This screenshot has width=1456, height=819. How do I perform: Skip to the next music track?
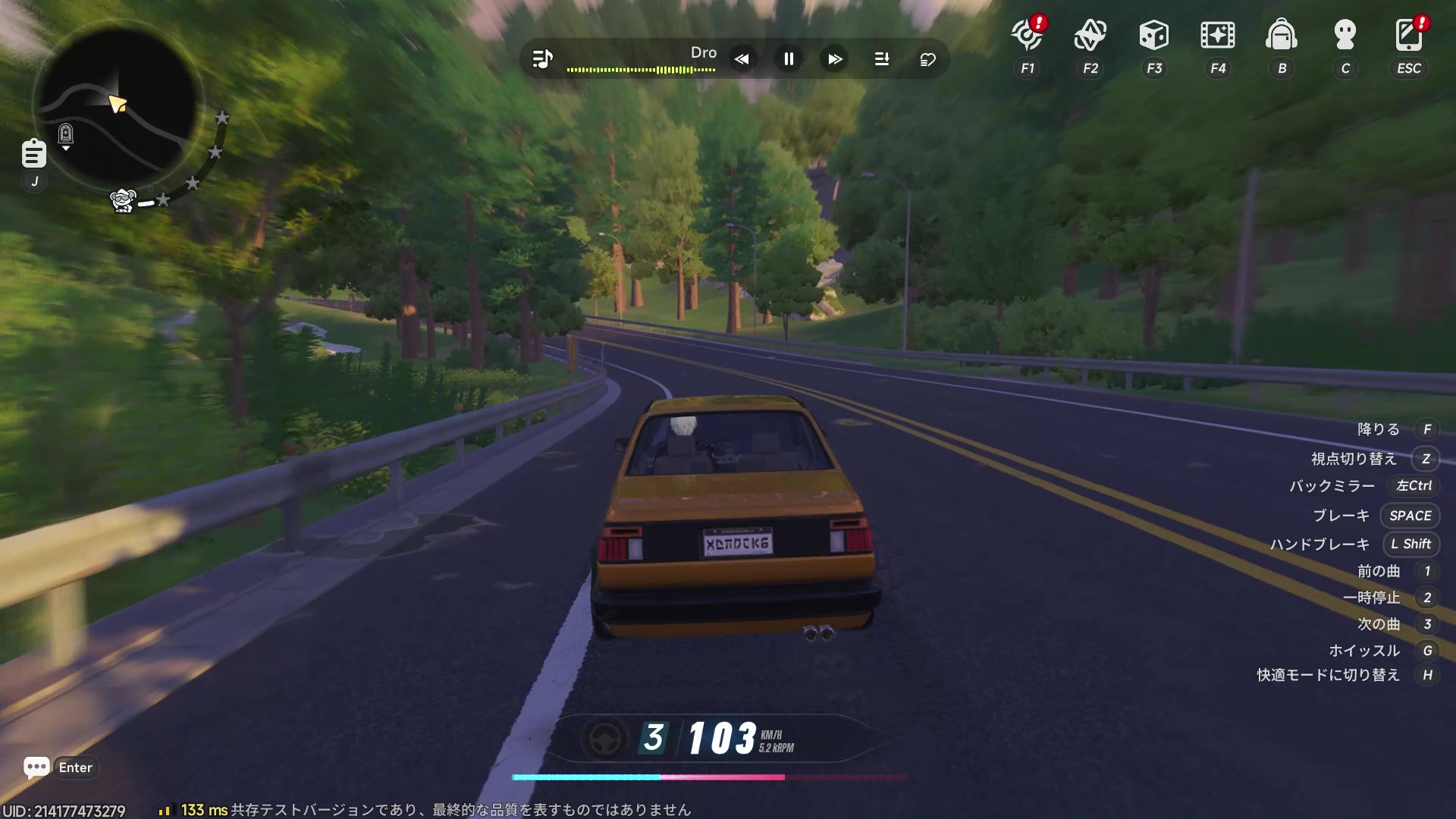pos(835,59)
